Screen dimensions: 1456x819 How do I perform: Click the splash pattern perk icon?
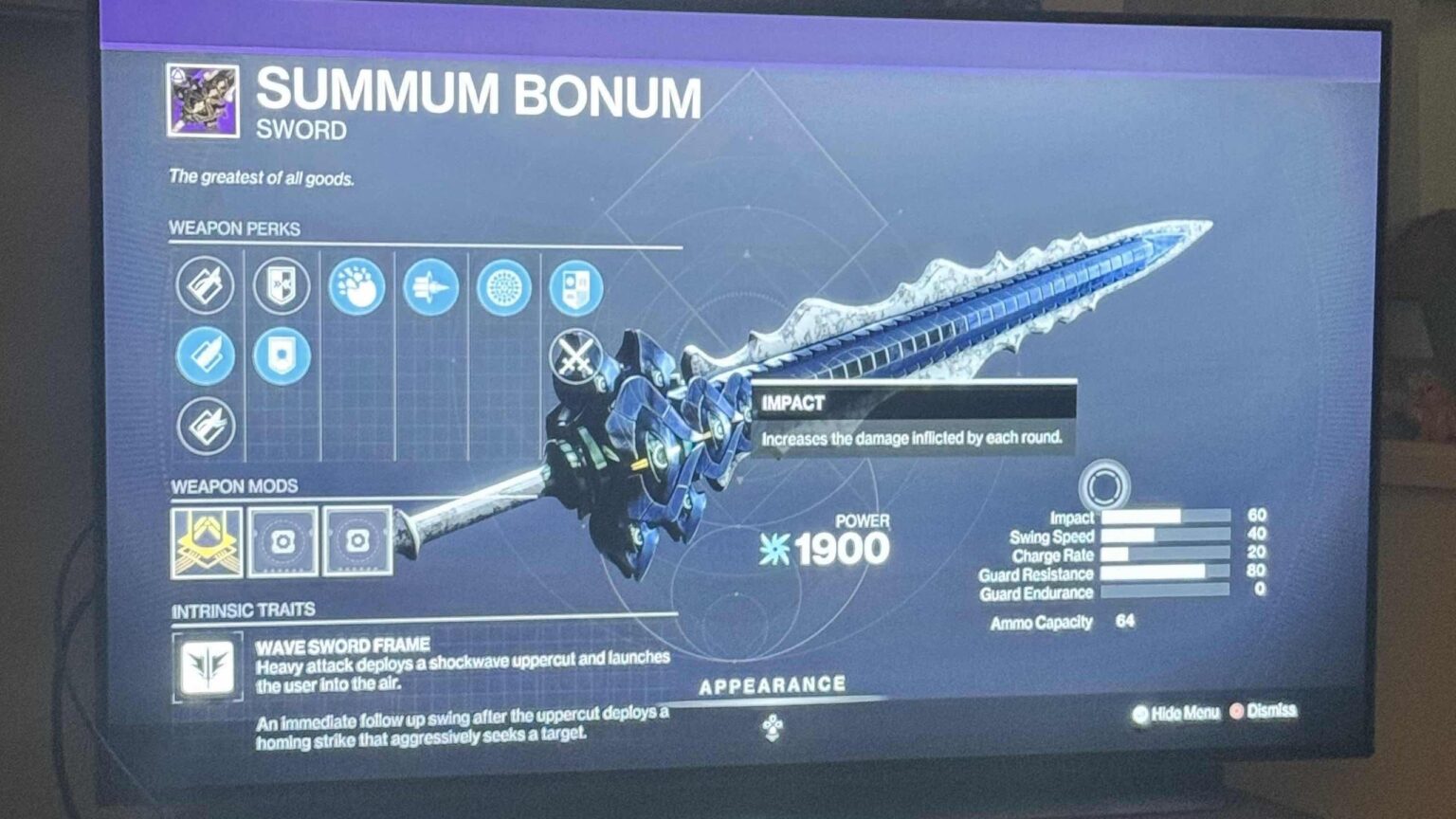tap(355, 288)
